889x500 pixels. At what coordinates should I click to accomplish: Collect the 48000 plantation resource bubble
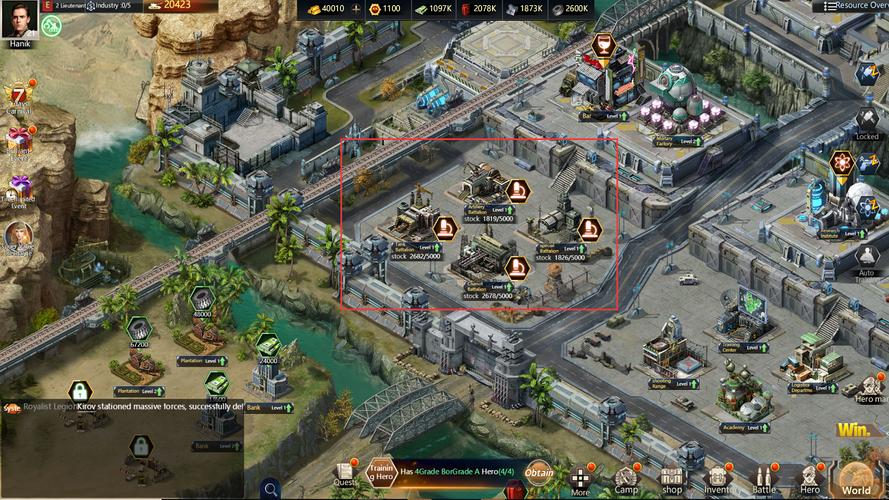point(201,298)
